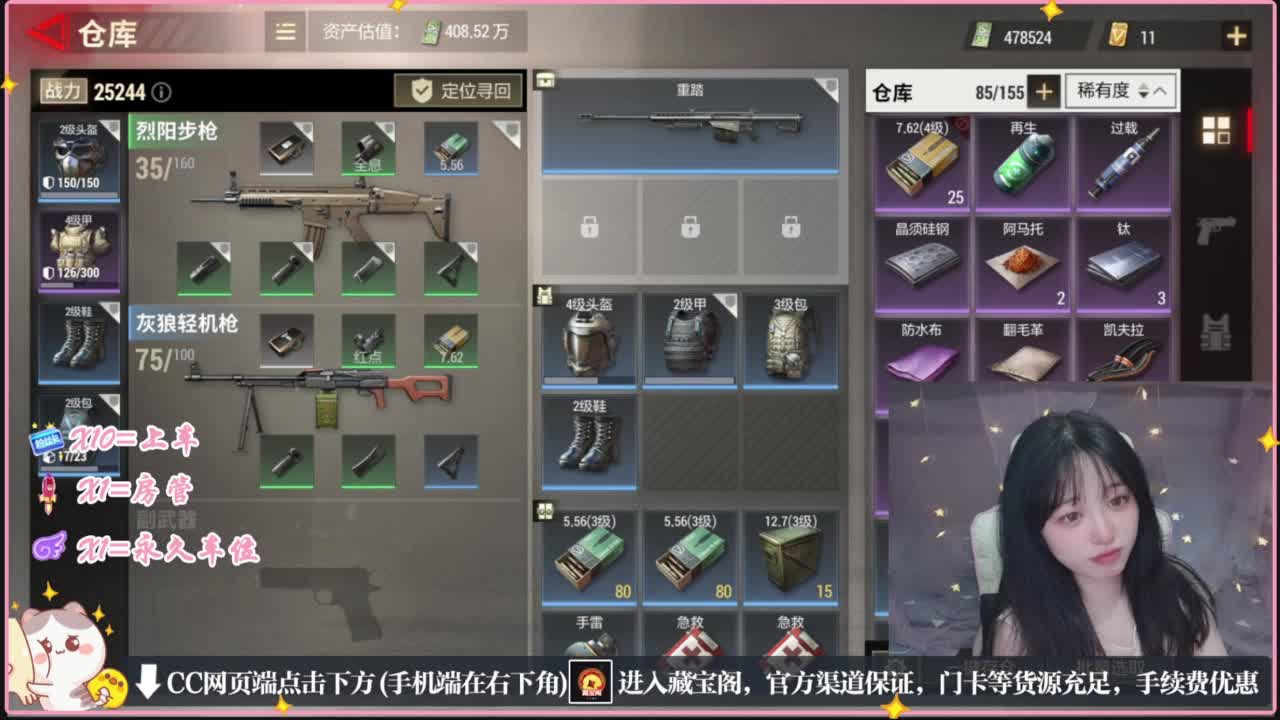Open the list menu icon next to 资产估值
This screenshot has width=1280, height=720.
click(x=283, y=31)
